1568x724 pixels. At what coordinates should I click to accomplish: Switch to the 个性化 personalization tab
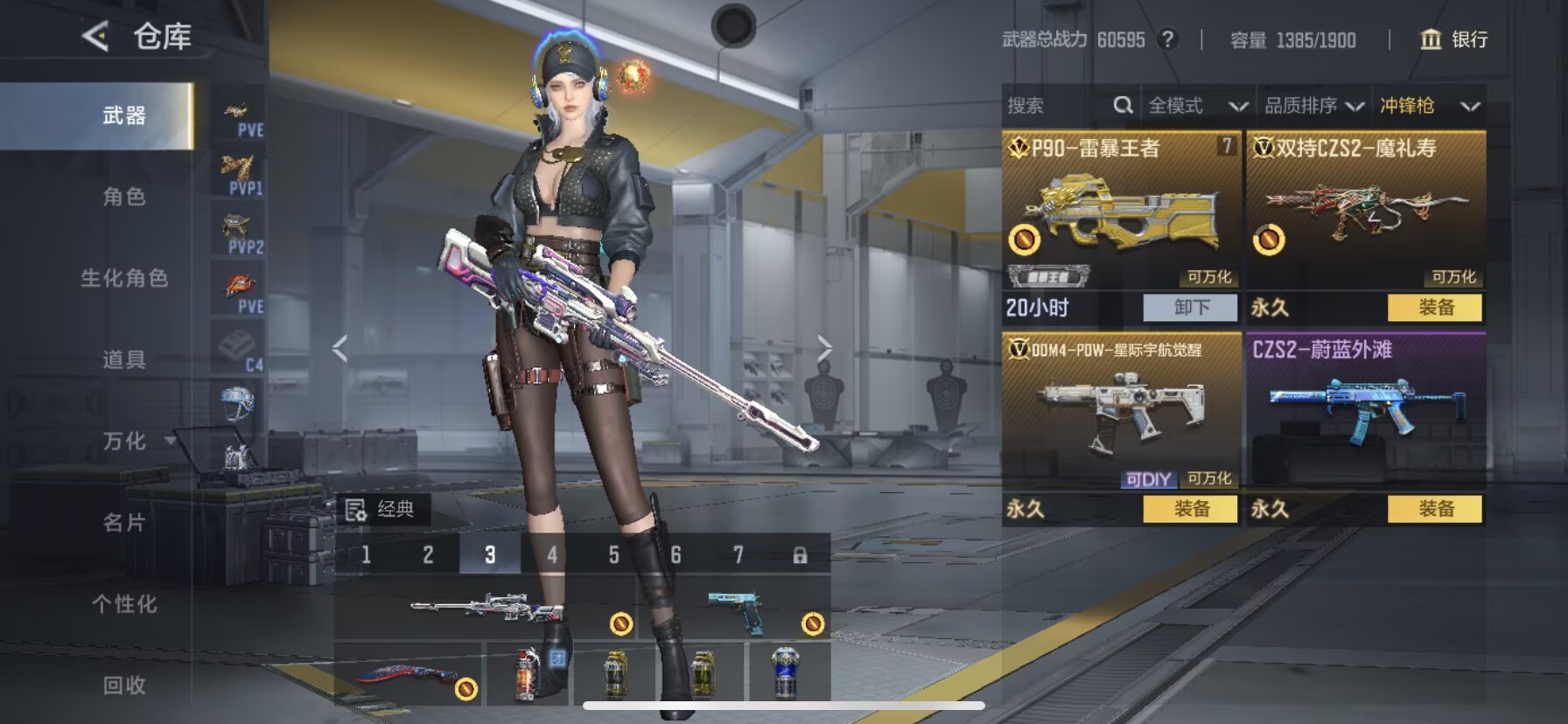(x=124, y=603)
